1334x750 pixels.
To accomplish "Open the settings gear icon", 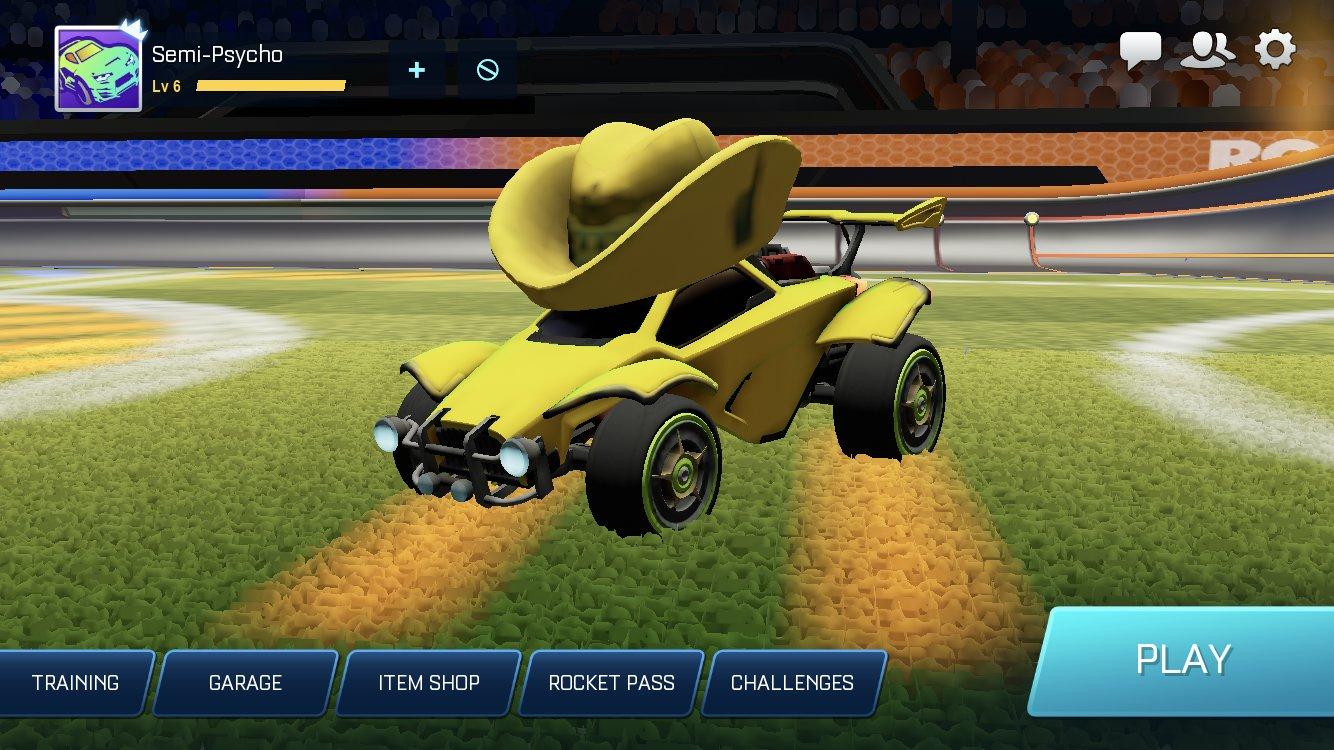I will point(1275,49).
